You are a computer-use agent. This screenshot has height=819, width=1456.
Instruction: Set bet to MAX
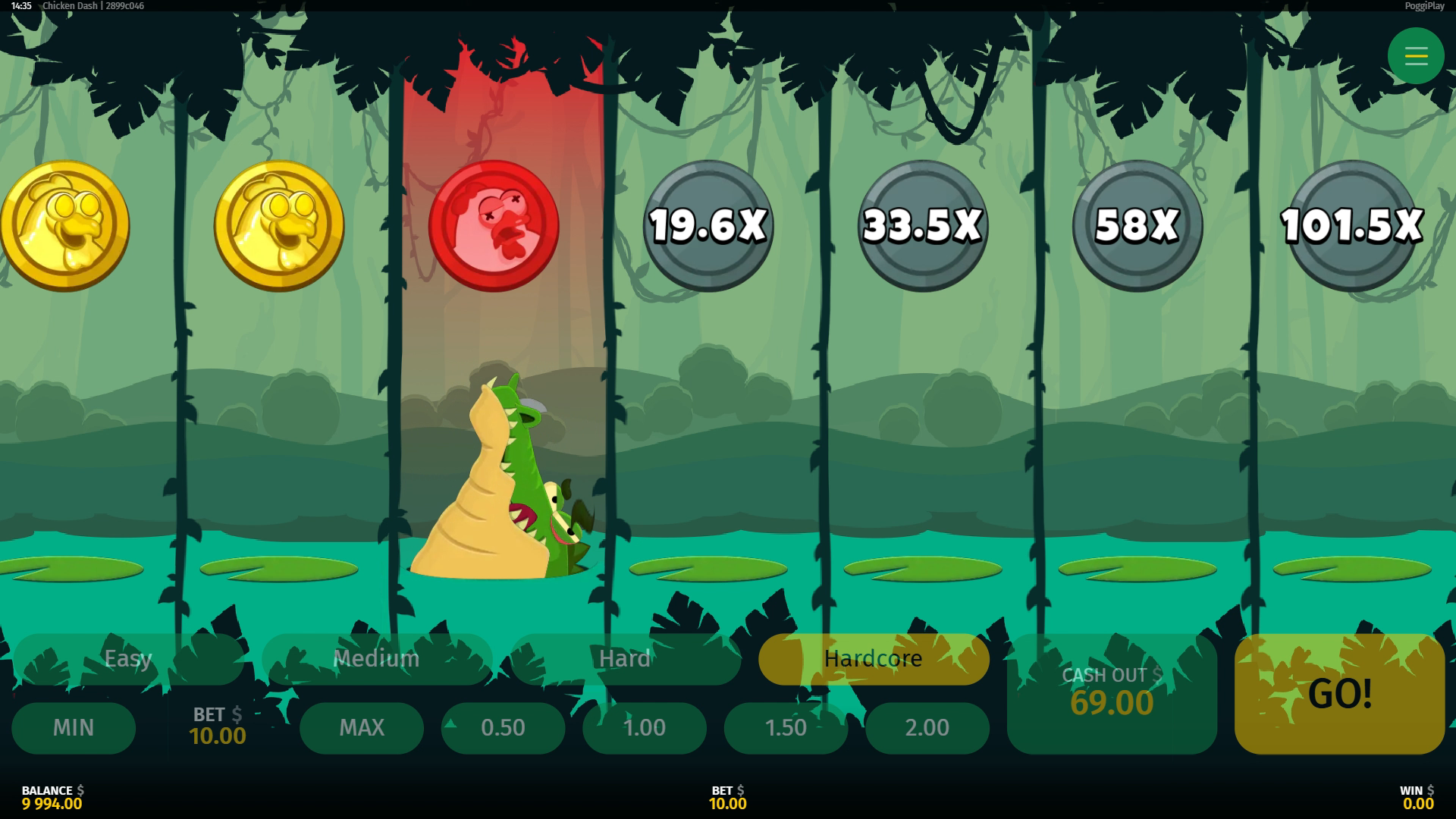(x=362, y=727)
